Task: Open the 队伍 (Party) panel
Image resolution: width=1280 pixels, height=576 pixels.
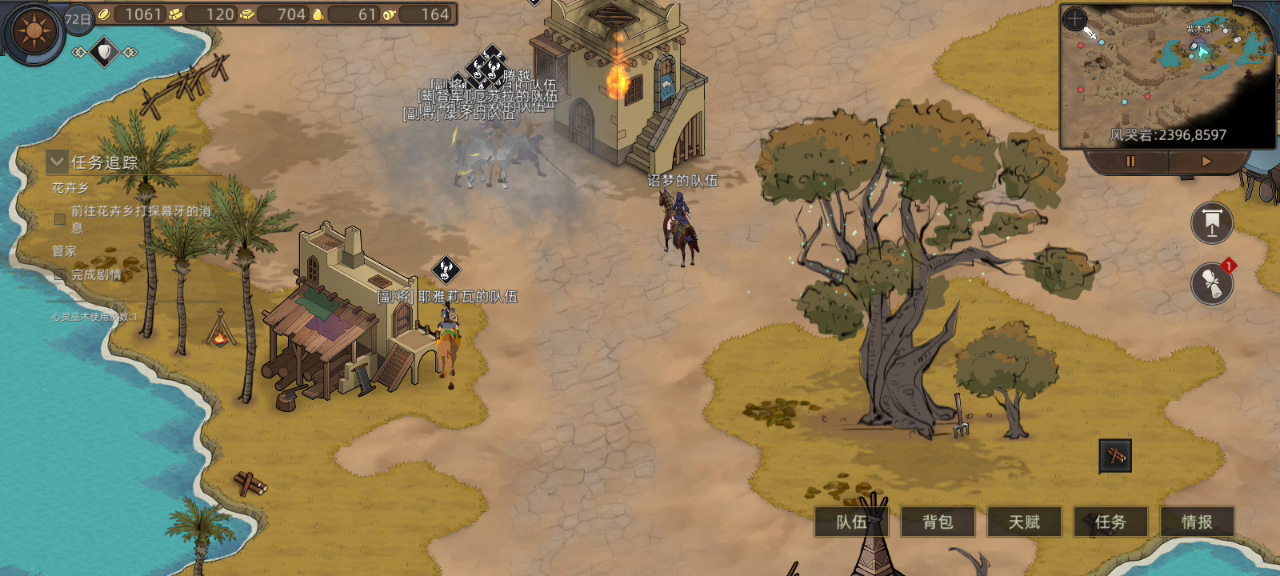Action: click(851, 521)
